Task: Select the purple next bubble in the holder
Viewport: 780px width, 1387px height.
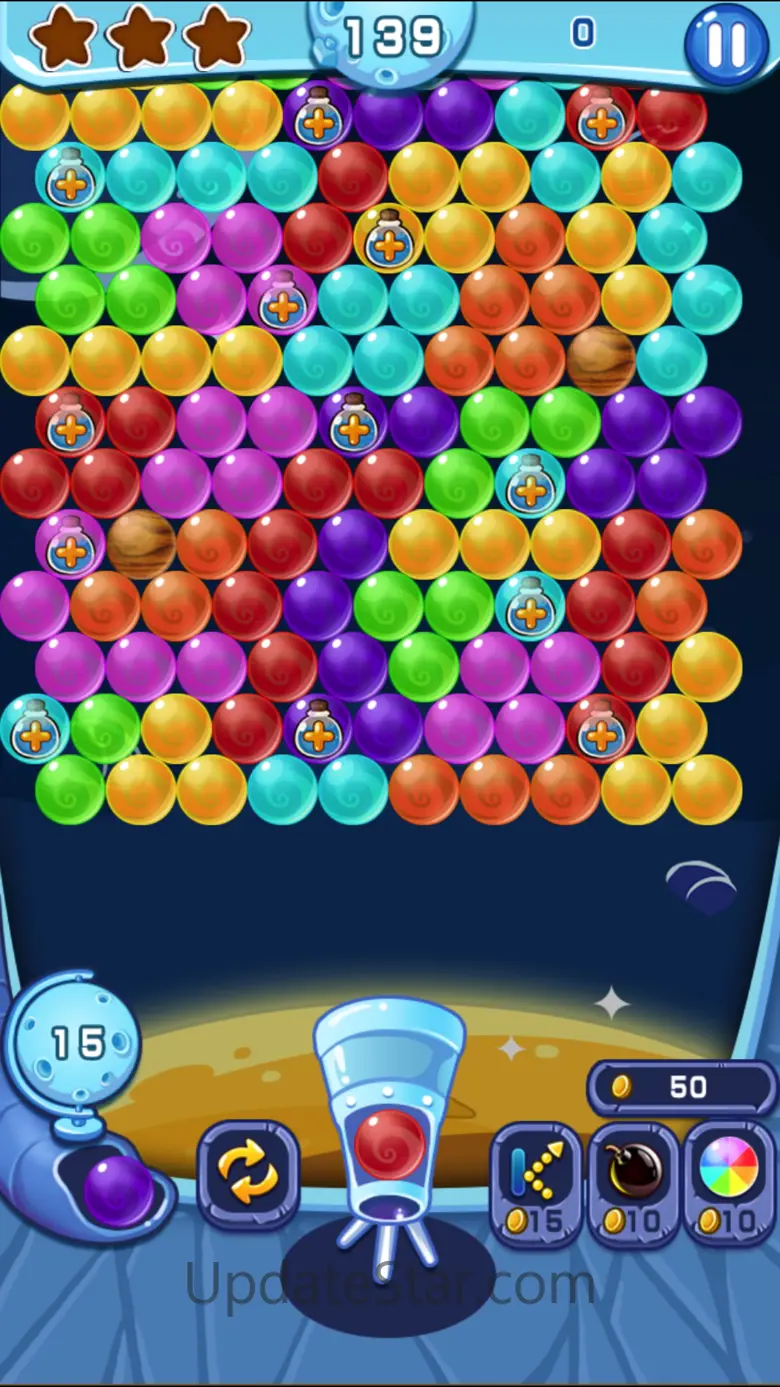Action: point(118,1188)
